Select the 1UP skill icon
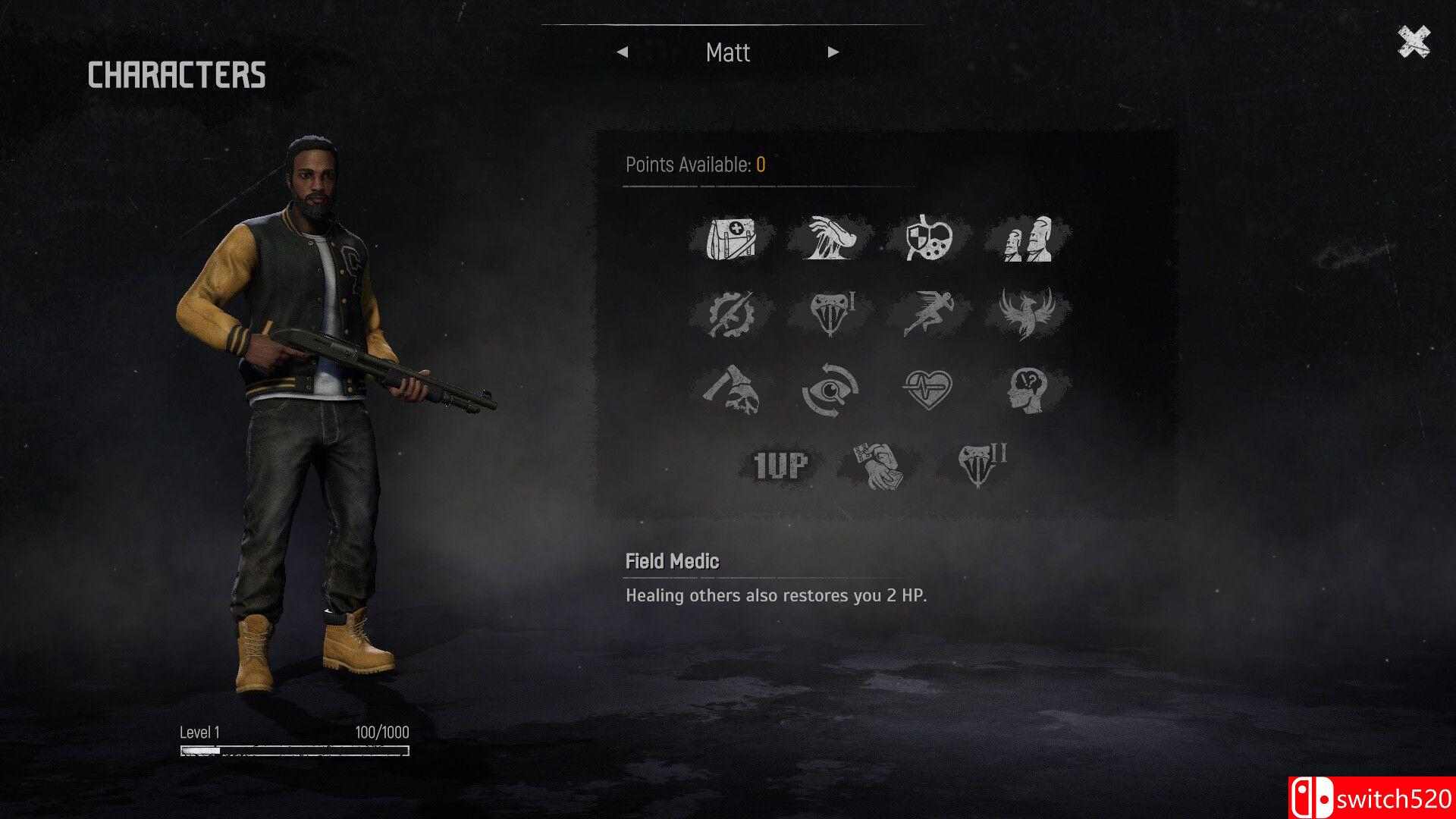1456x819 pixels. pyautogui.click(x=780, y=465)
